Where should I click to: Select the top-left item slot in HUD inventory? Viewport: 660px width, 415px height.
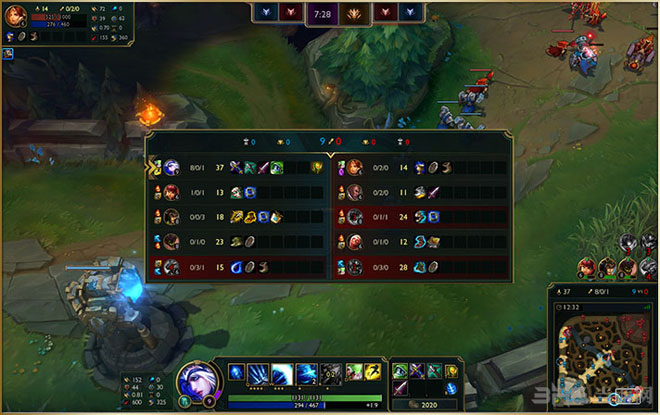click(401, 370)
